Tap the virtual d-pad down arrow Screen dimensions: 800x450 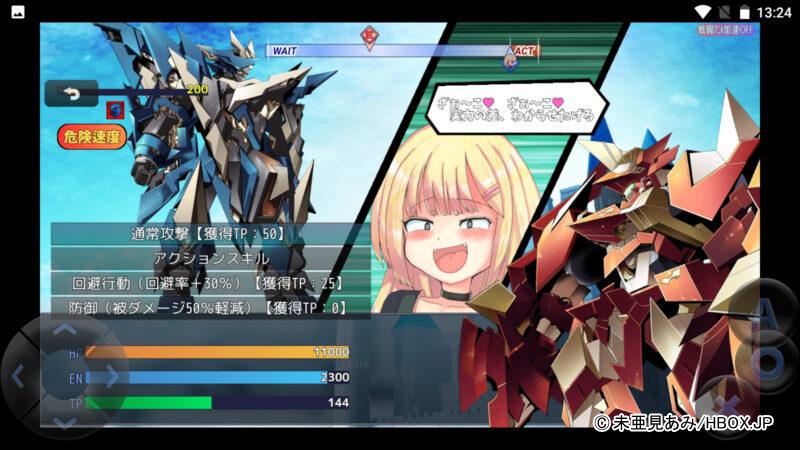65,424
